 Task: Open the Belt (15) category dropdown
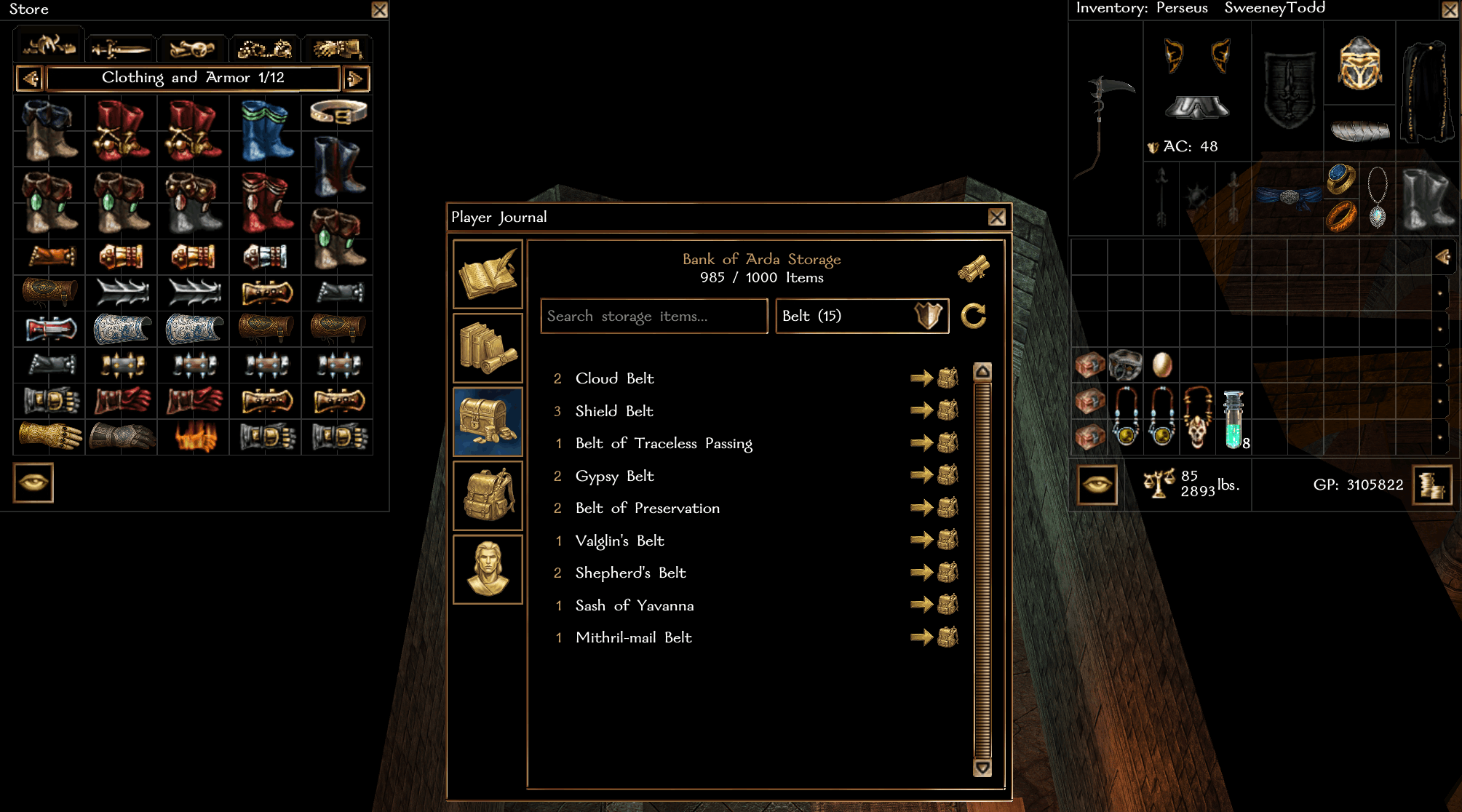pos(862,316)
